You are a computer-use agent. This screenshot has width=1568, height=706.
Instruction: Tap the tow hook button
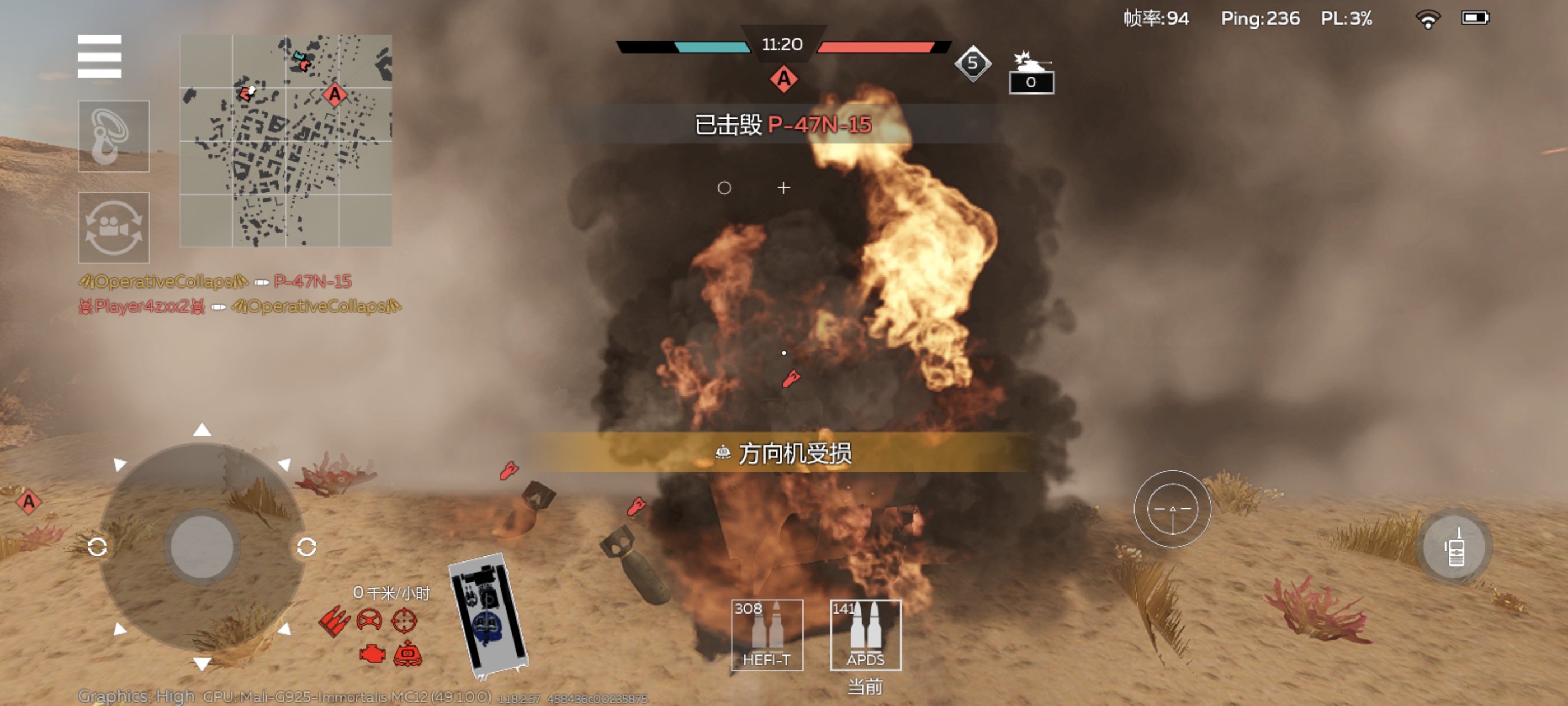[x=114, y=137]
